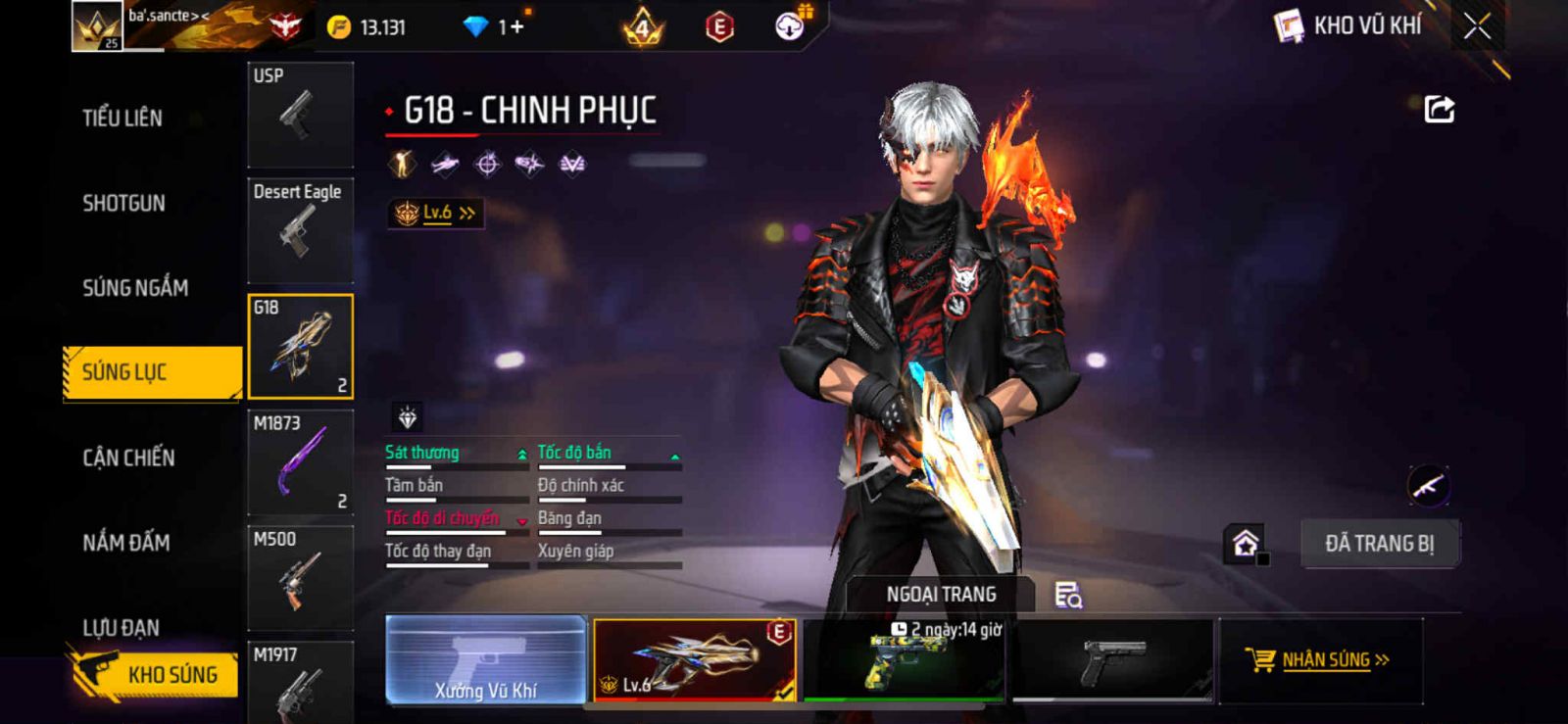Select the Lv.6 golden G18 skin
This screenshot has height=724, width=1568.
[695, 660]
